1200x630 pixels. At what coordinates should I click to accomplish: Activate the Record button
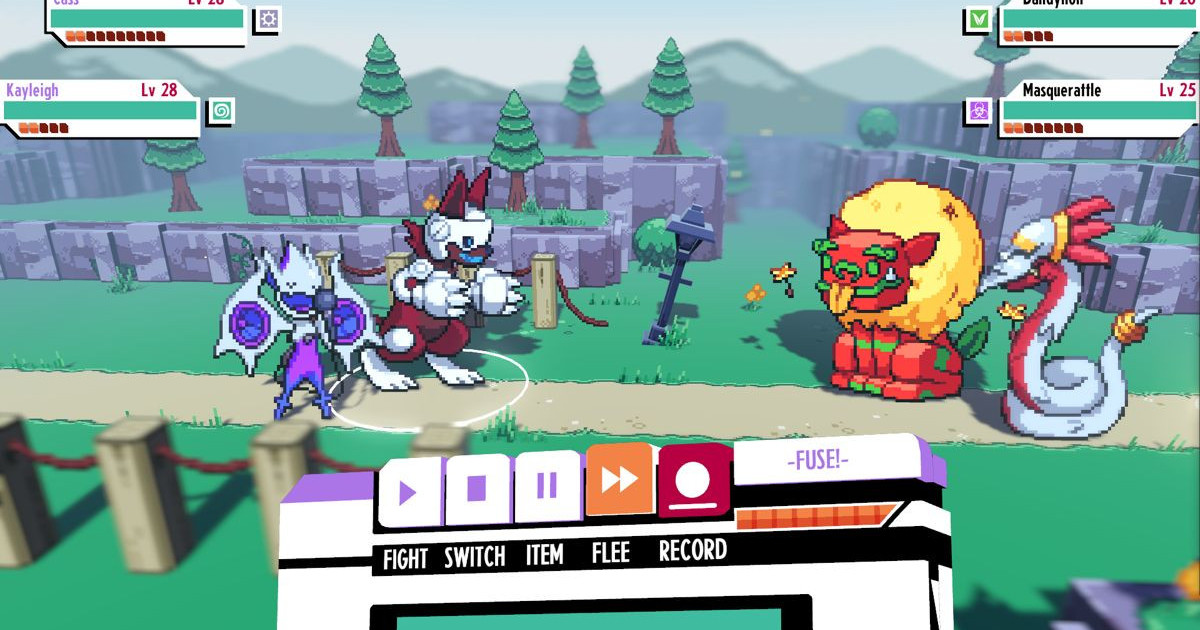(692, 481)
